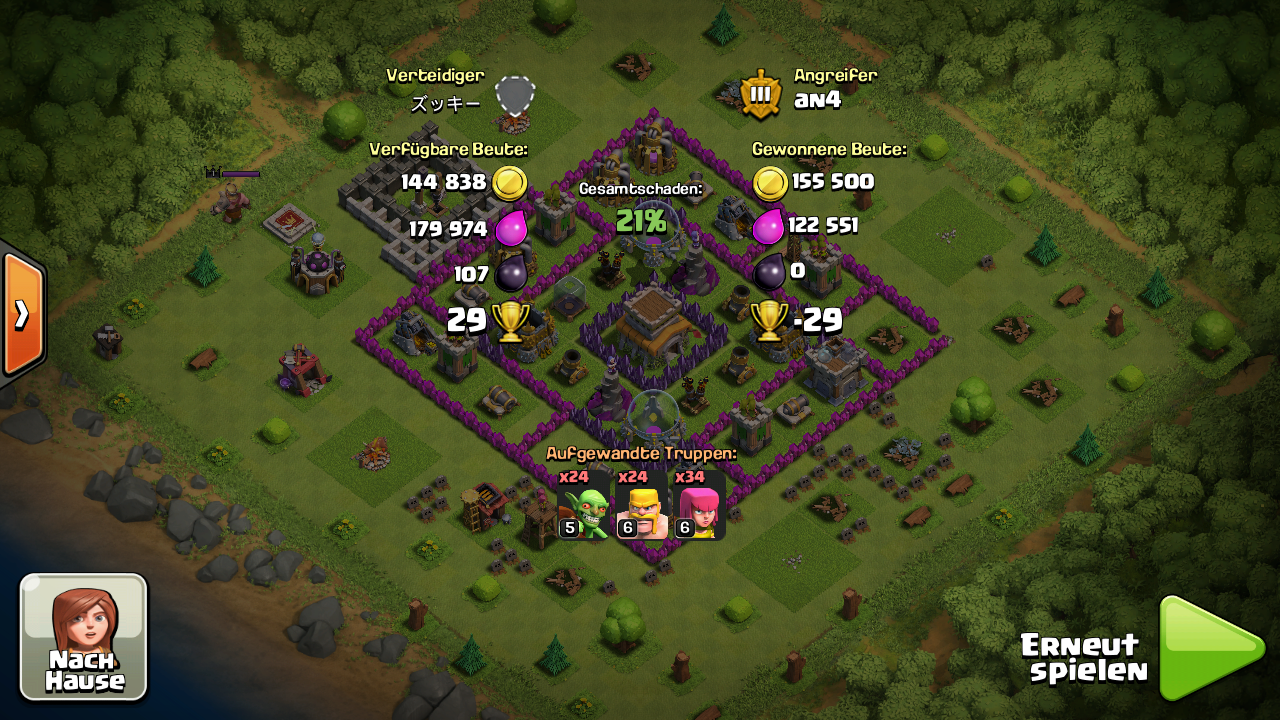Expand the orange side panel arrow
The width and height of the screenshot is (1280, 720).
[21, 314]
